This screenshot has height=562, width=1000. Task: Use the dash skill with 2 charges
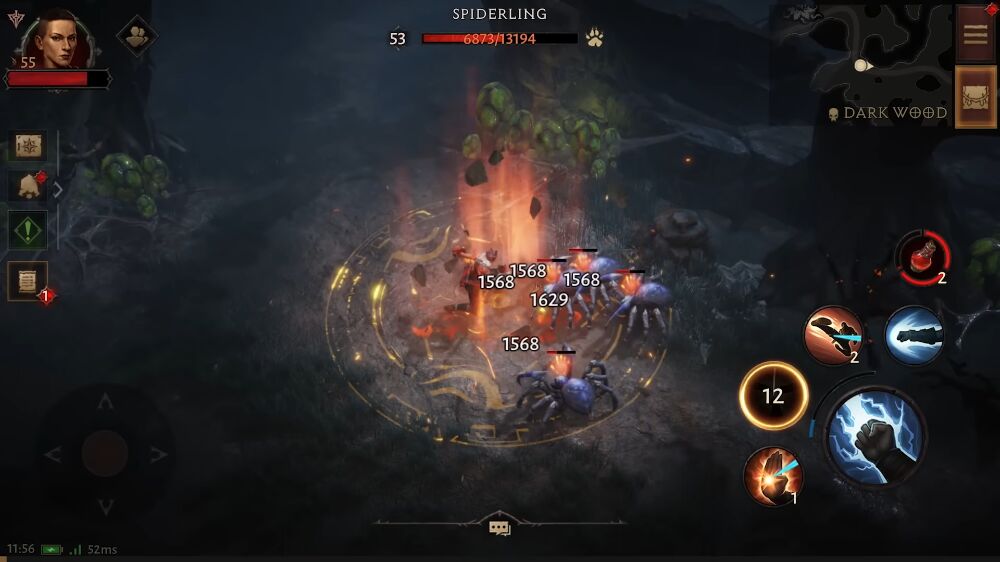[834, 335]
